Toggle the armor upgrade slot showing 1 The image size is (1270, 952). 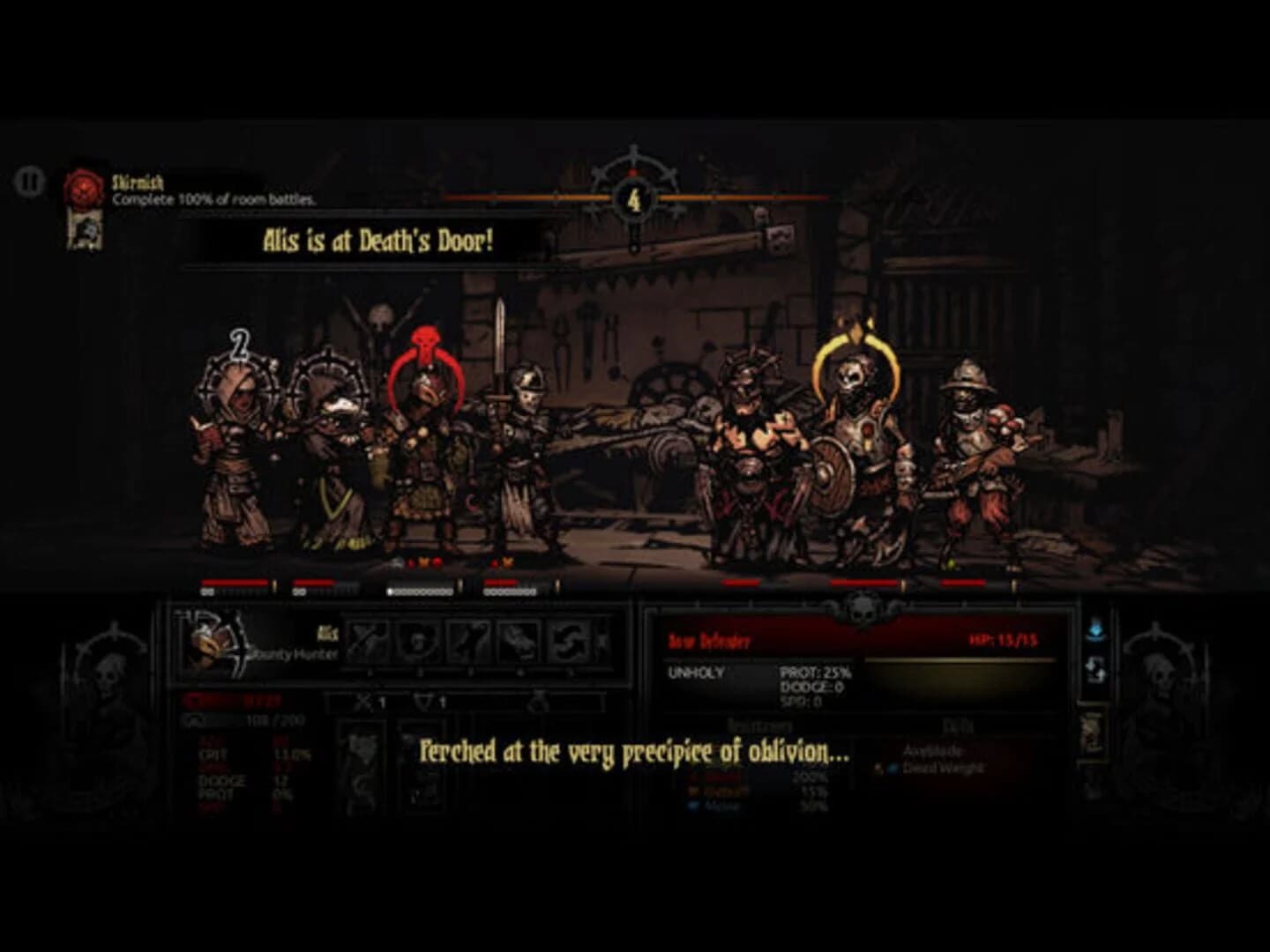430,700
